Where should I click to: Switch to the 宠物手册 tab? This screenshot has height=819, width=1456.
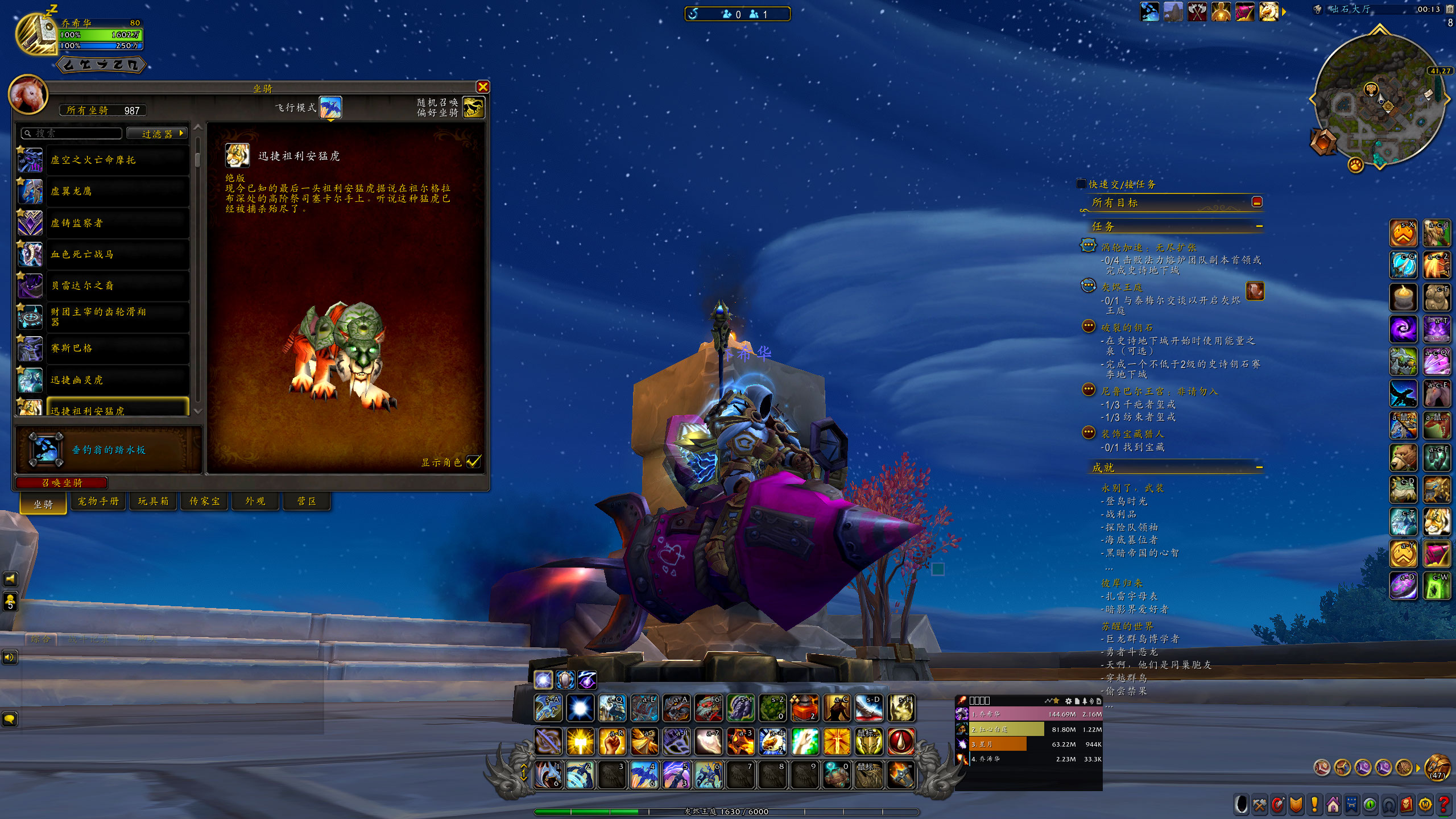click(98, 501)
